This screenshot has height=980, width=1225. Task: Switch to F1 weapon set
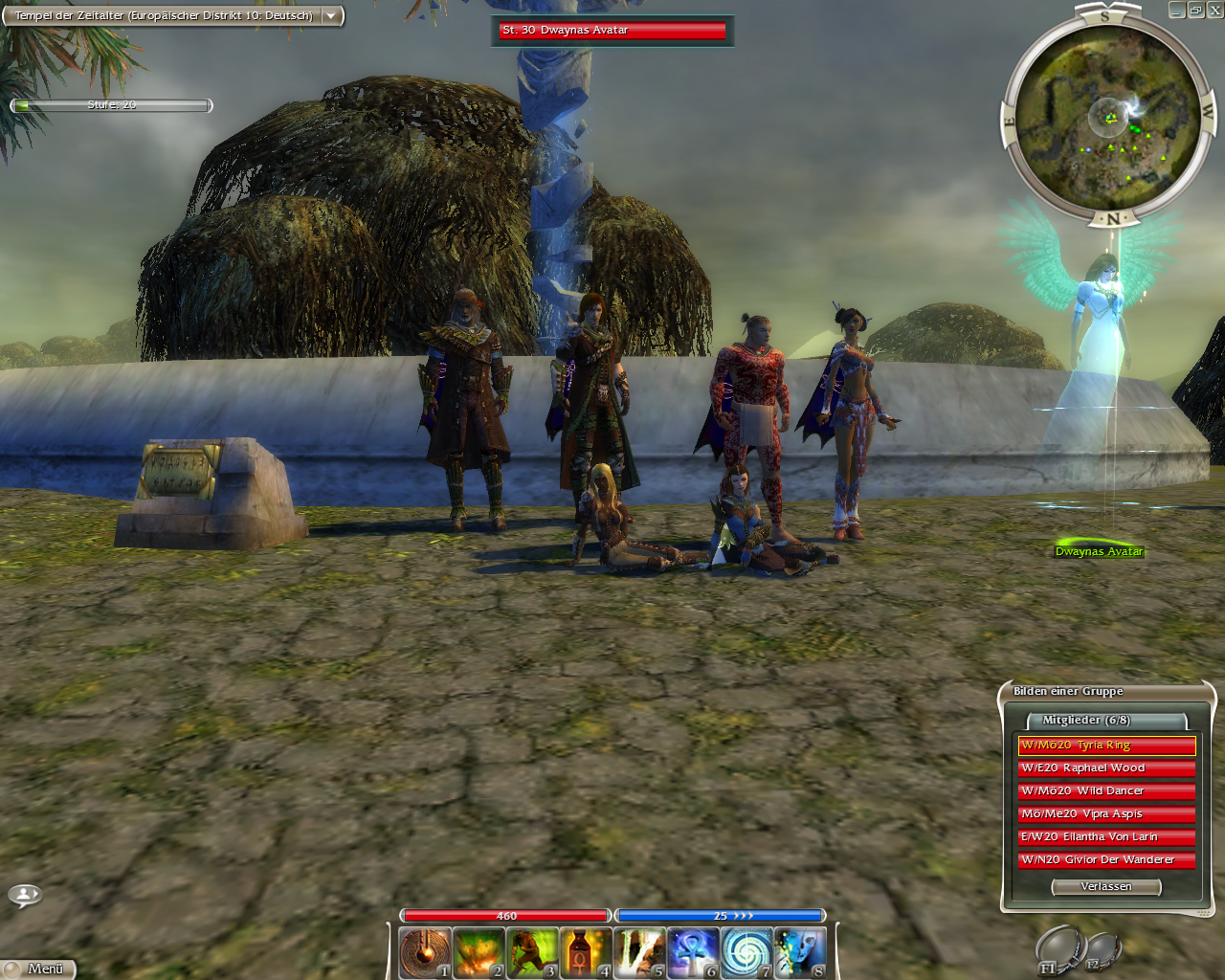pos(1058,949)
